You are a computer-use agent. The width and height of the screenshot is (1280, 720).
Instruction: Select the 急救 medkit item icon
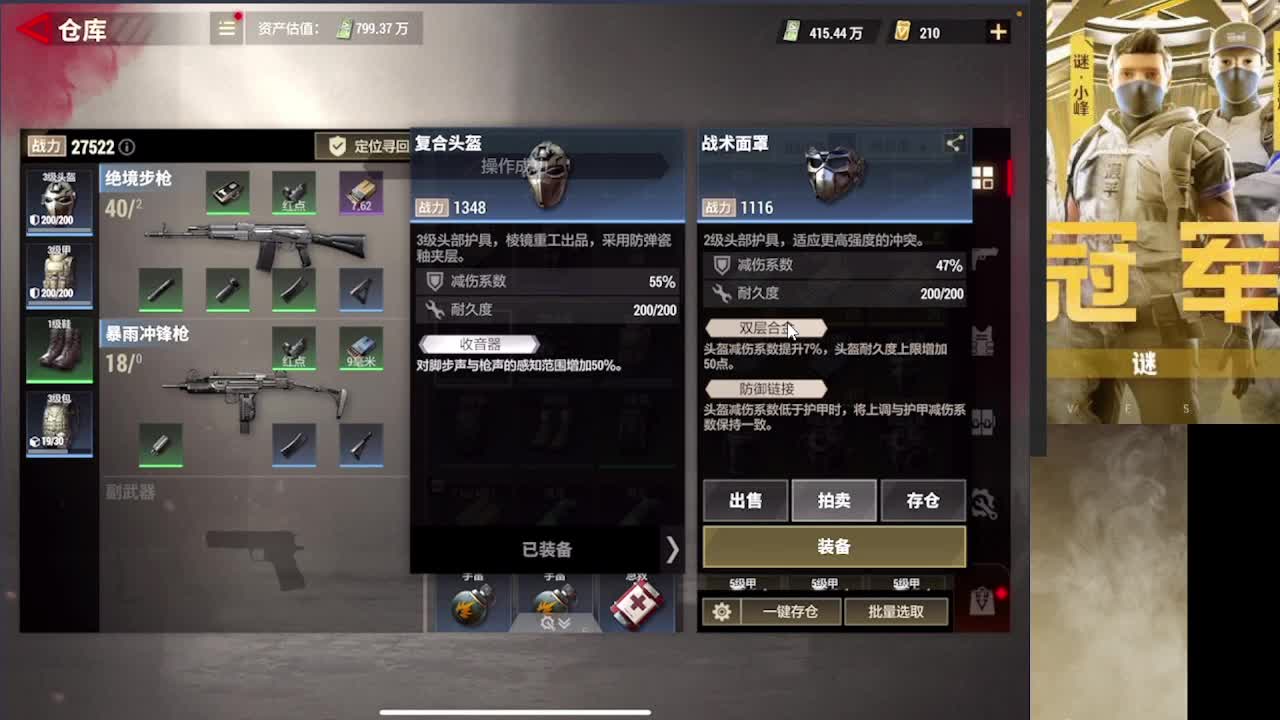coord(637,605)
